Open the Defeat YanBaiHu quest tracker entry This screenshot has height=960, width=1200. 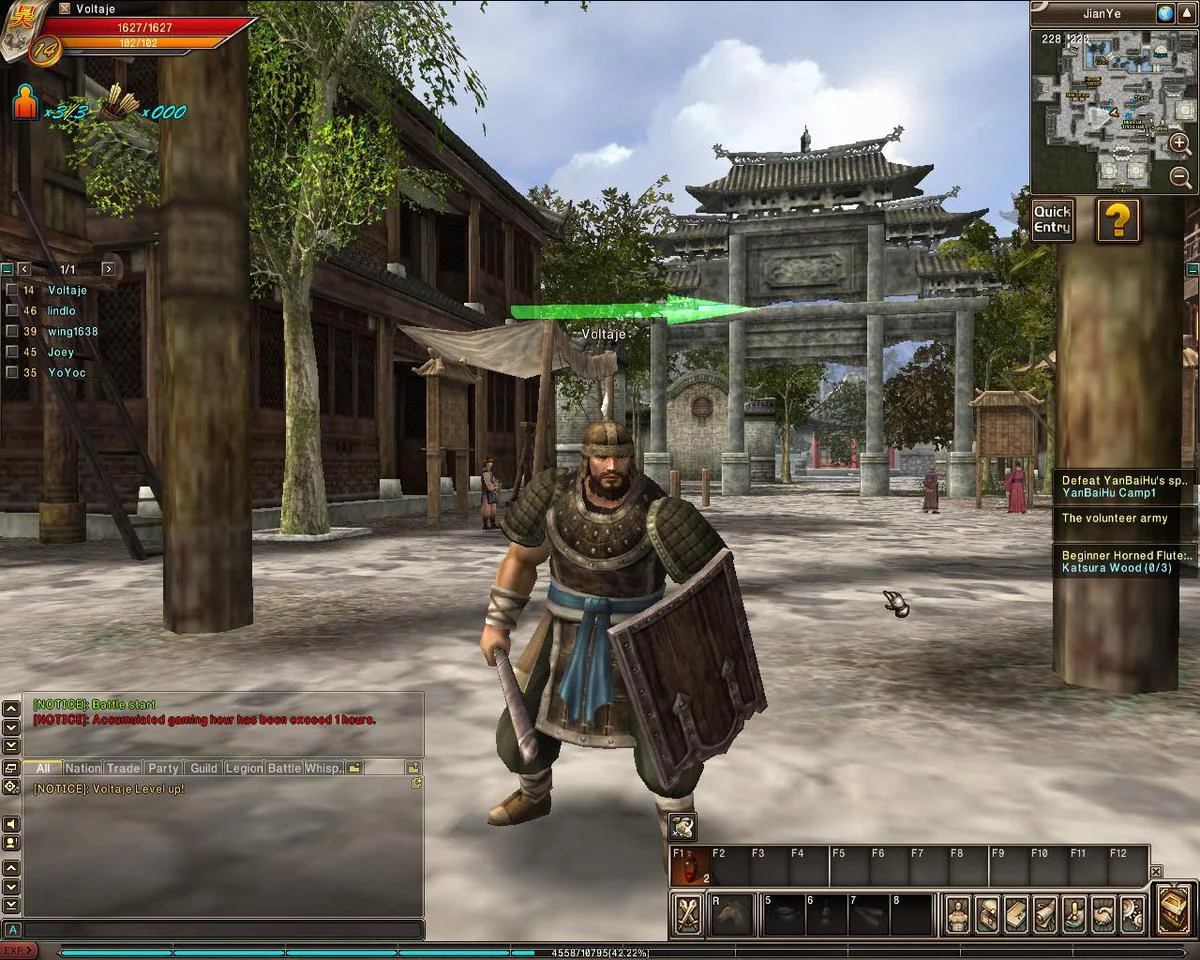(1123, 486)
